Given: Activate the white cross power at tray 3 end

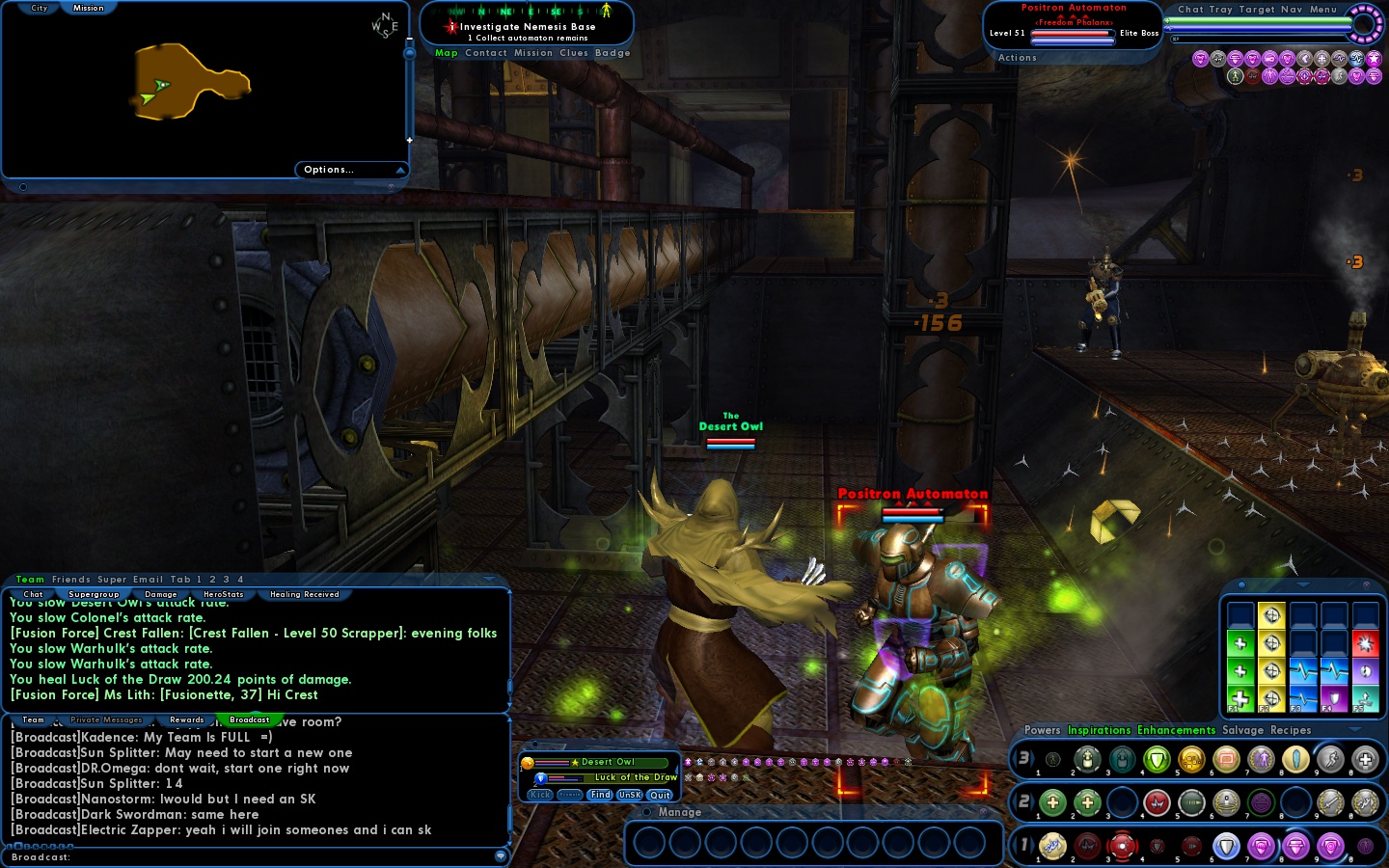Looking at the screenshot, I should (x=1365, y=760).
